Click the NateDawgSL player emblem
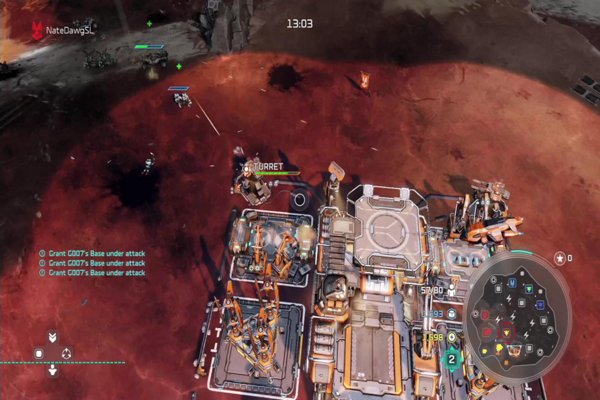The image size is (600, 400). tap(38, 30)
